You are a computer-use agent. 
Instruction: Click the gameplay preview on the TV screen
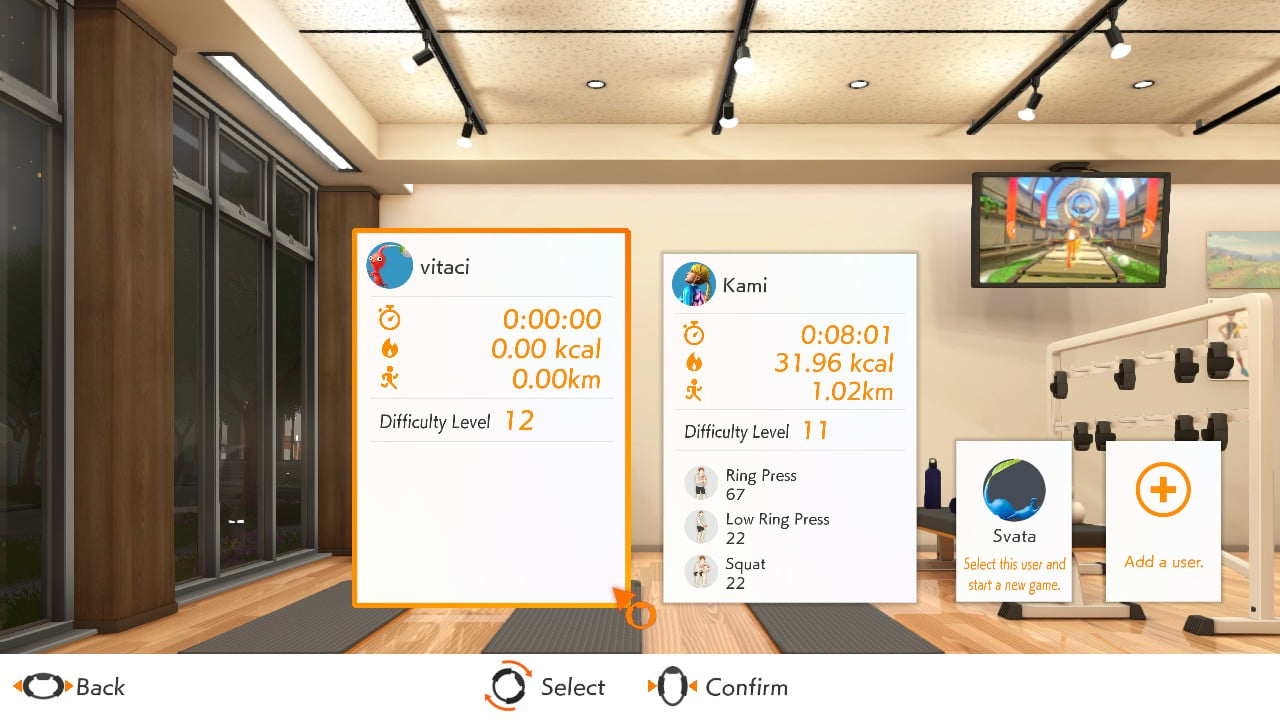click(1068, 227)
